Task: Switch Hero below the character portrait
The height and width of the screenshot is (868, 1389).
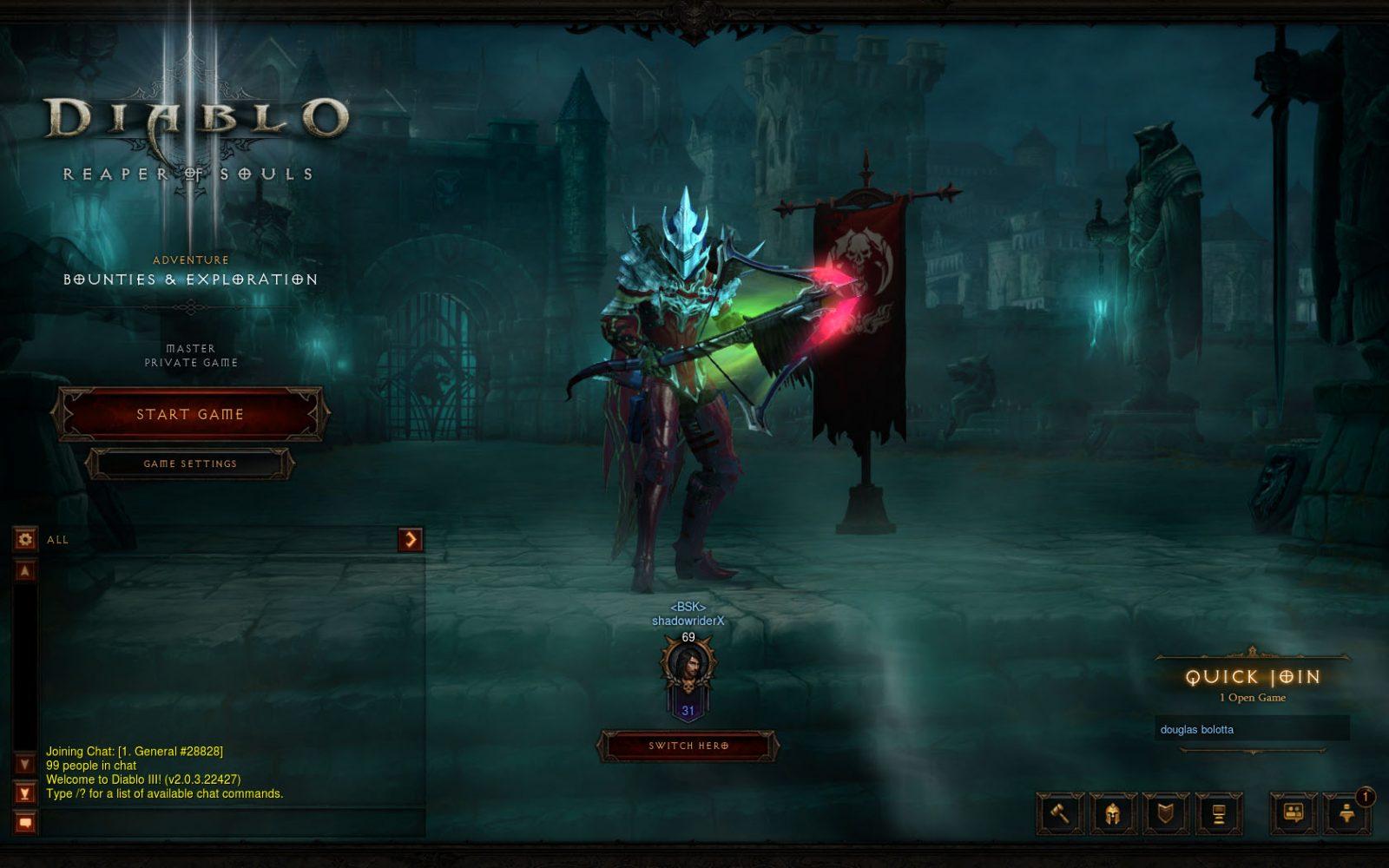Action: [x=688, y=746]
